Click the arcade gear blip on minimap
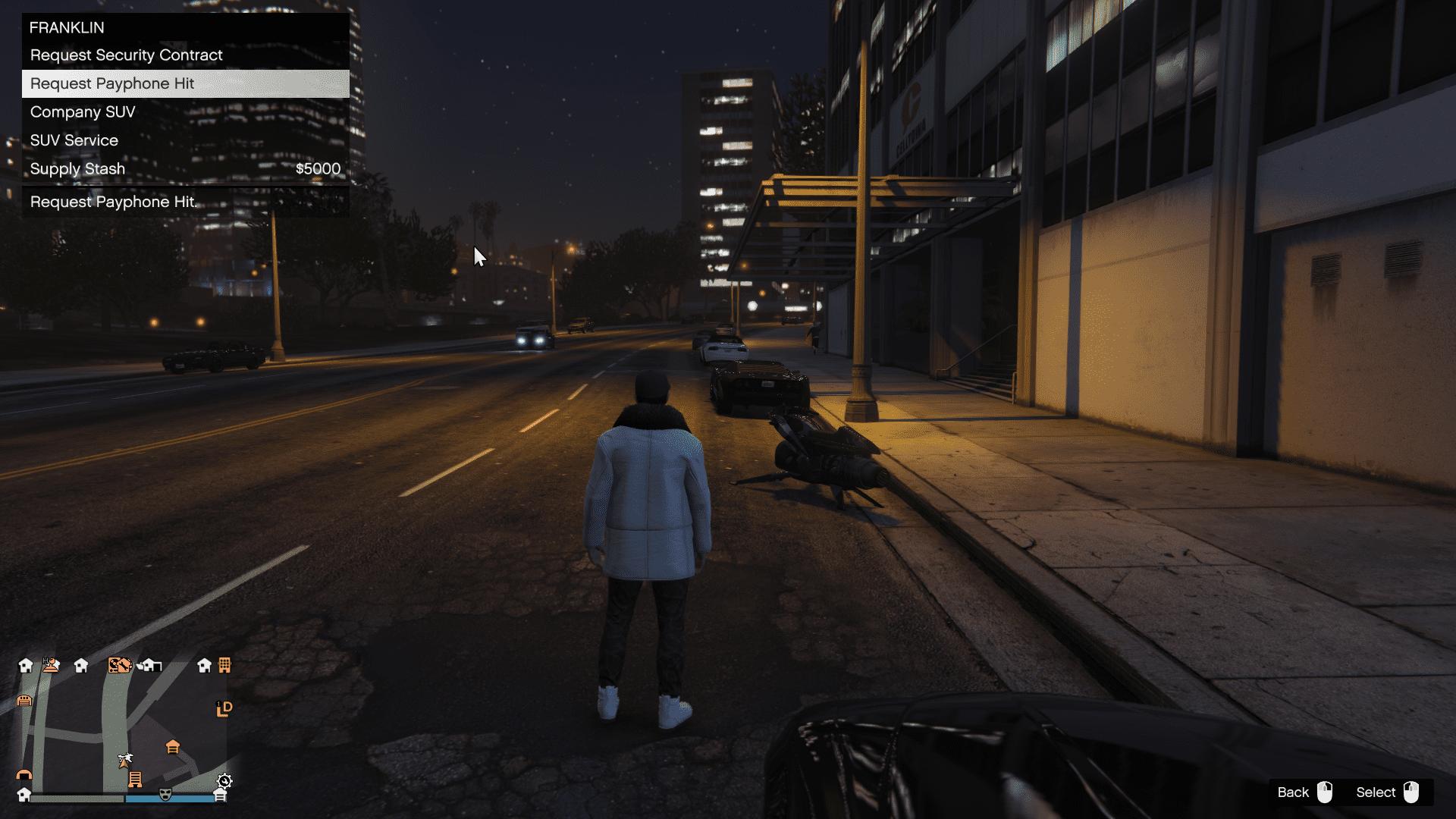1456x819 pixels. coord(224,780)
